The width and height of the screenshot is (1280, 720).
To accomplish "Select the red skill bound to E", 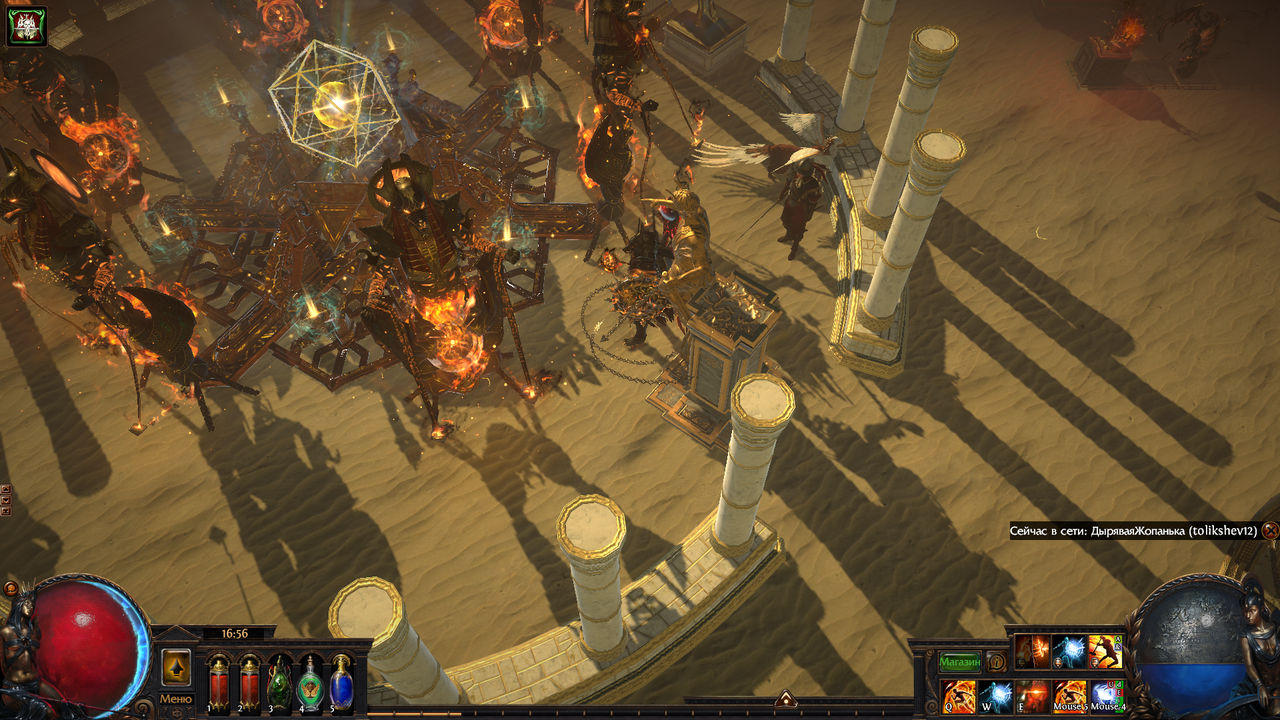I will 1033,695.
